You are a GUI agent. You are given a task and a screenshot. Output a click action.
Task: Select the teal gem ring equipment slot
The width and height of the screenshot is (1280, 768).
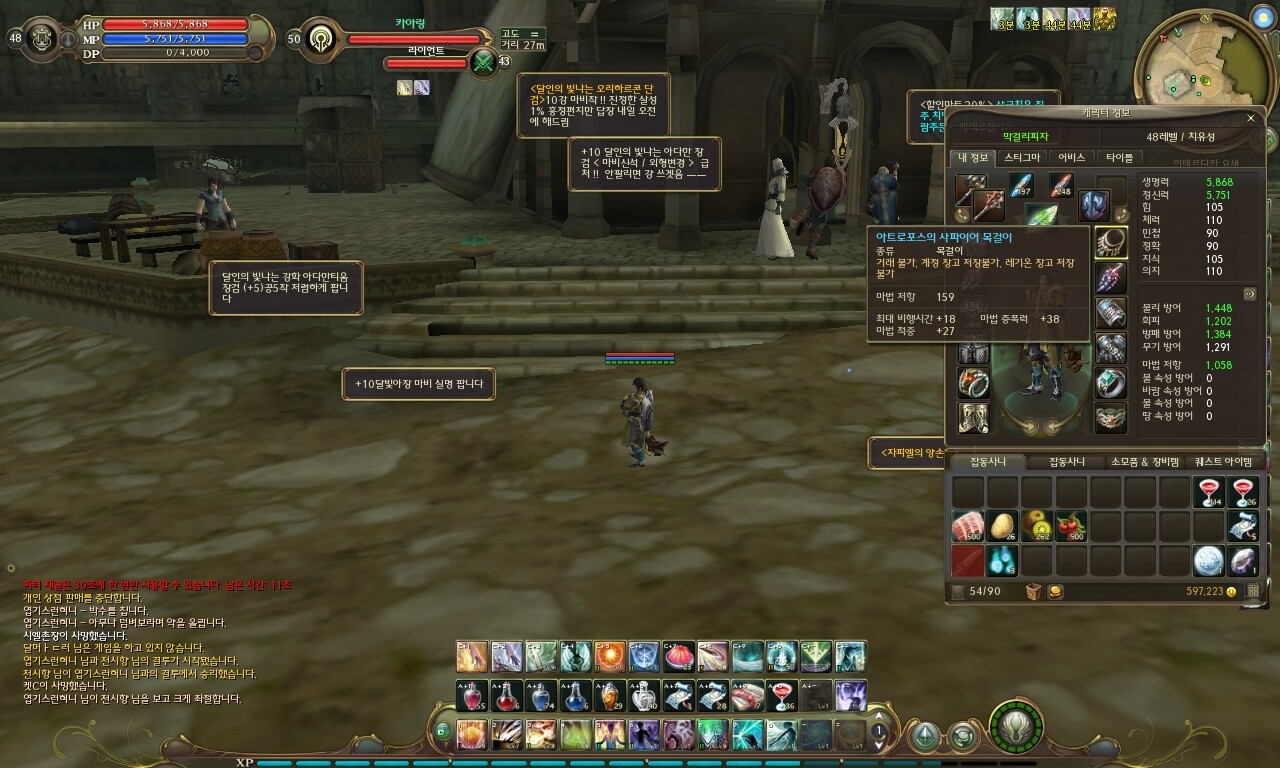click(x=1110, y=383)
